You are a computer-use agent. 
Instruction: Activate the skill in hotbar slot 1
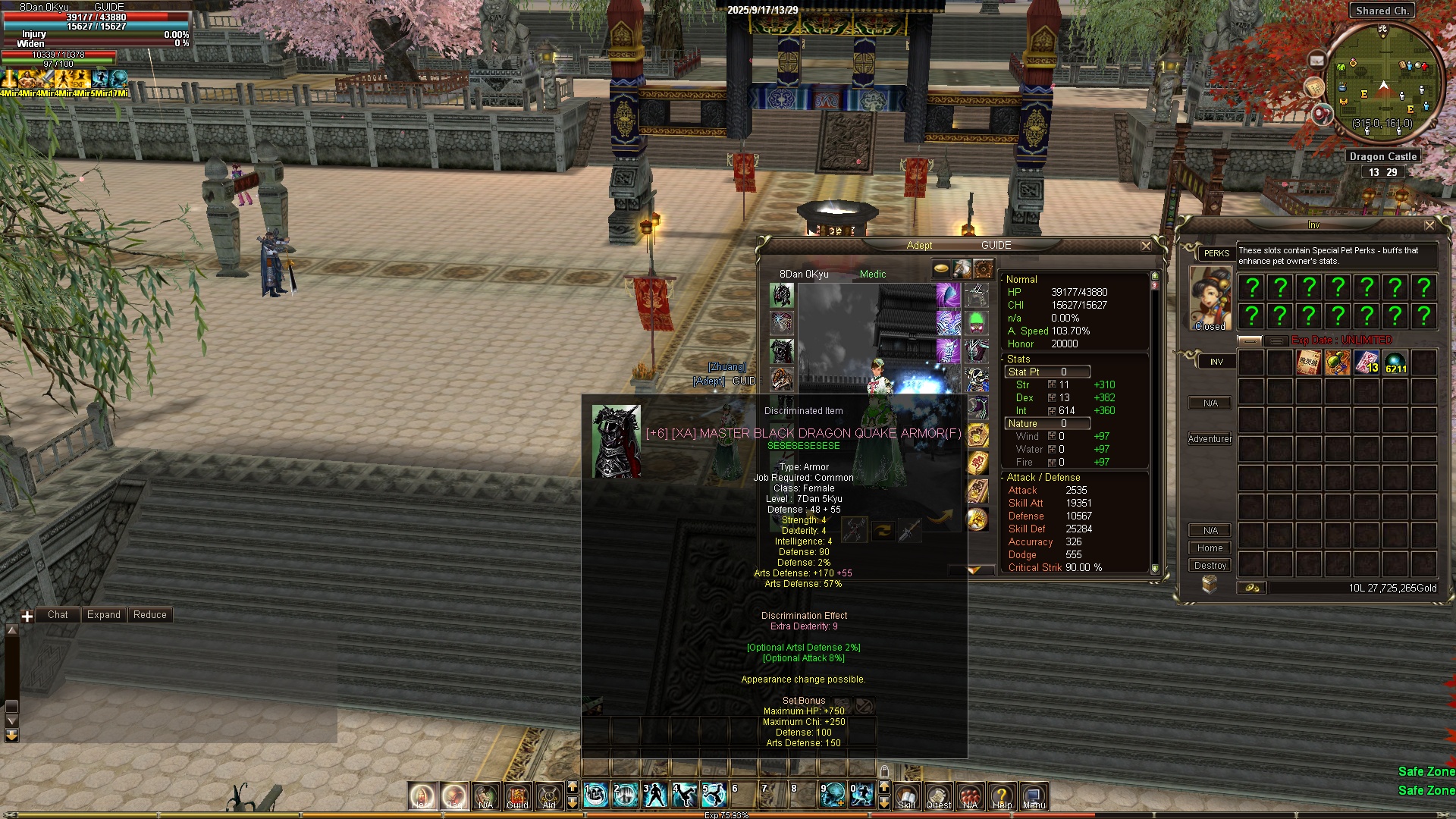click(x=596, y=795)
